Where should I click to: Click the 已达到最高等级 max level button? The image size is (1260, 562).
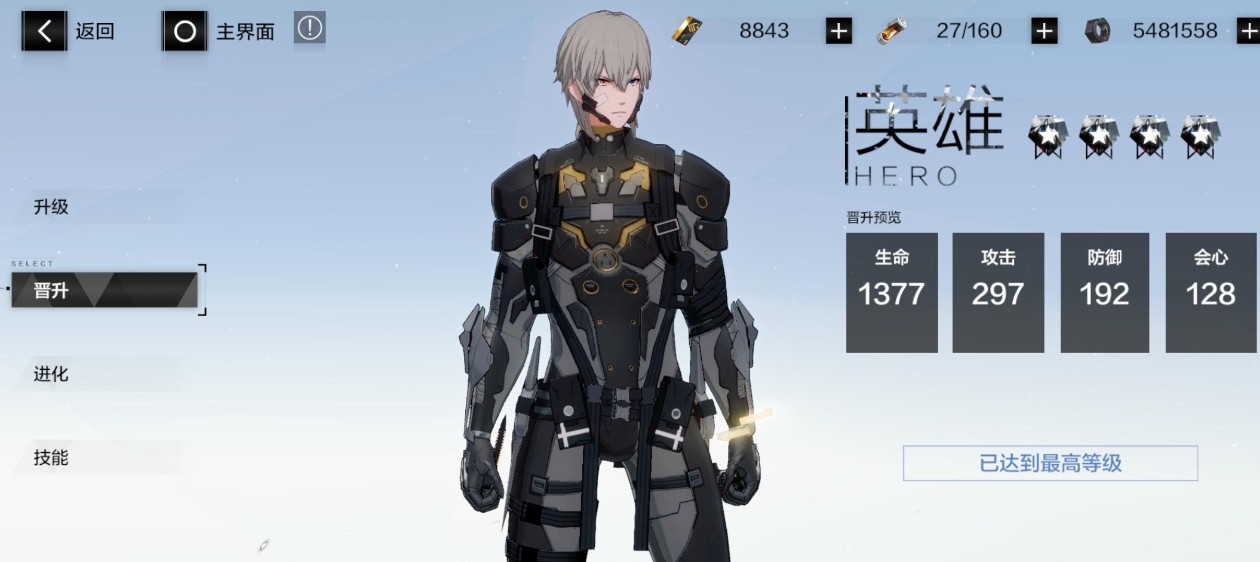coord(1050,463)
